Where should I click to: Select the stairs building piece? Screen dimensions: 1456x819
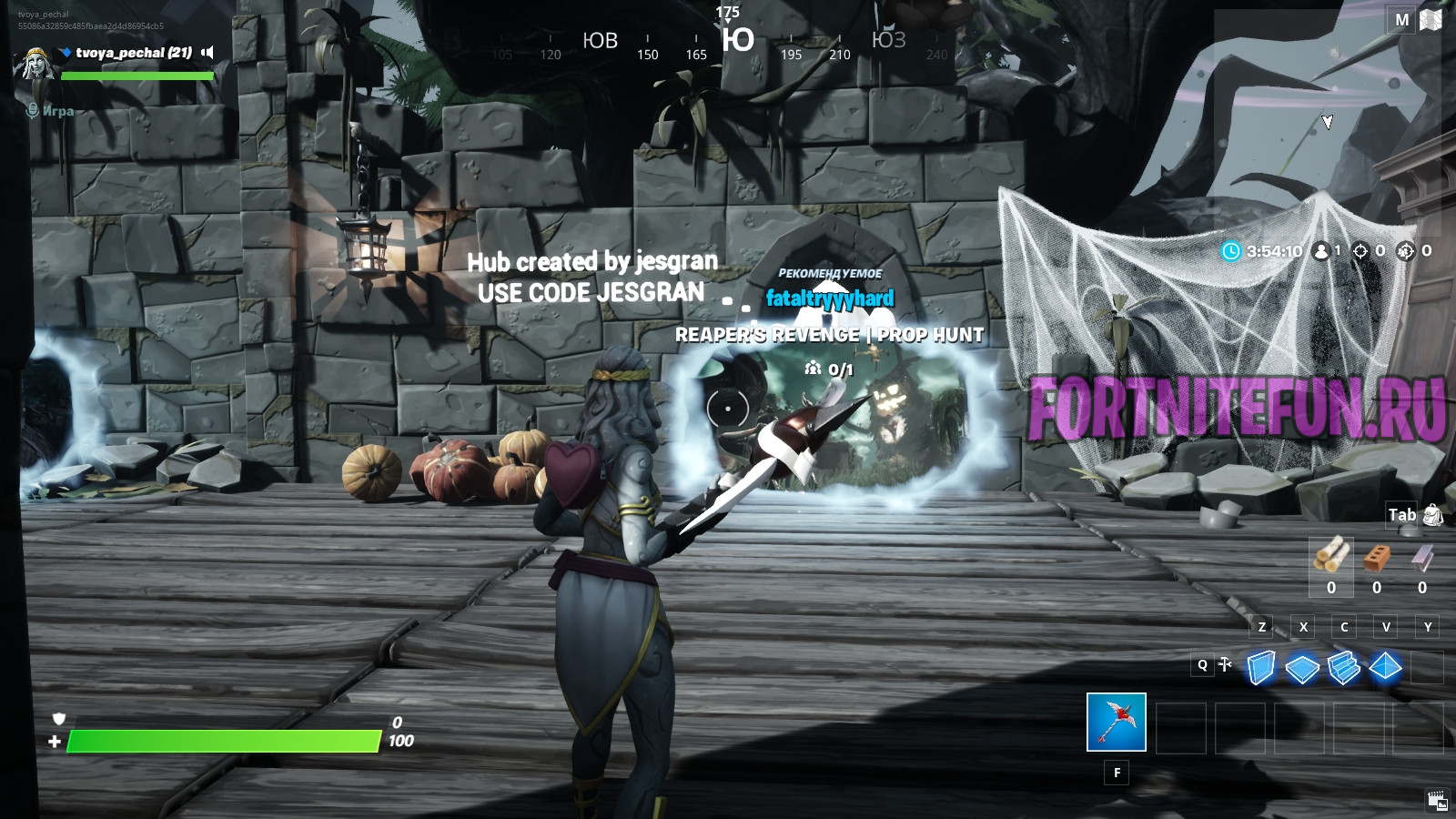(x=1343, y=668)
